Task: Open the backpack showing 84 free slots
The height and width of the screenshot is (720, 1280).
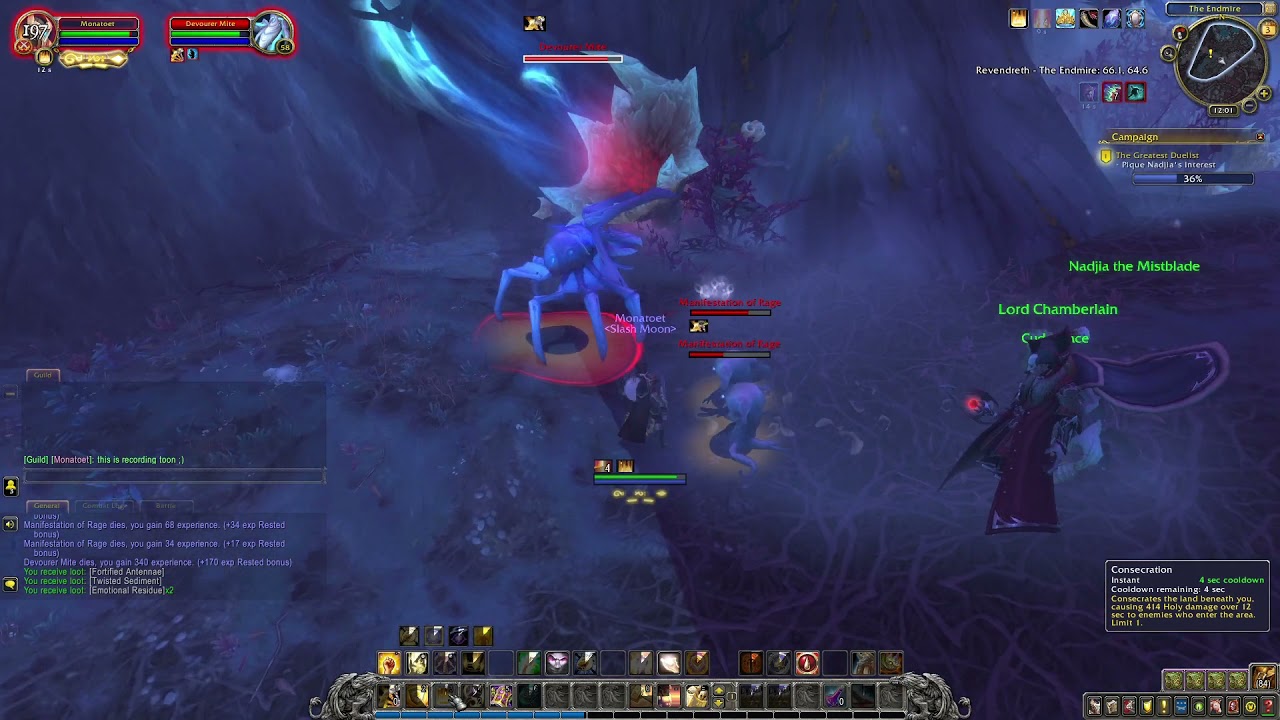Action: (x=1265, y=678)
